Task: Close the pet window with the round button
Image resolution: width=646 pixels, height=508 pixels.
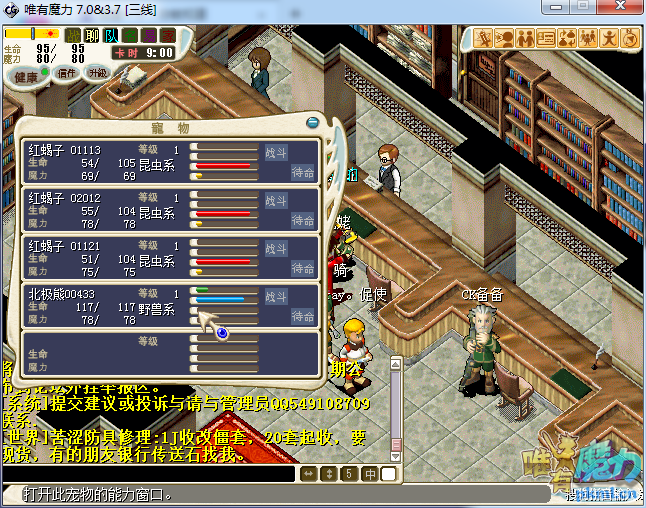Action: click(x=313, y=122)
